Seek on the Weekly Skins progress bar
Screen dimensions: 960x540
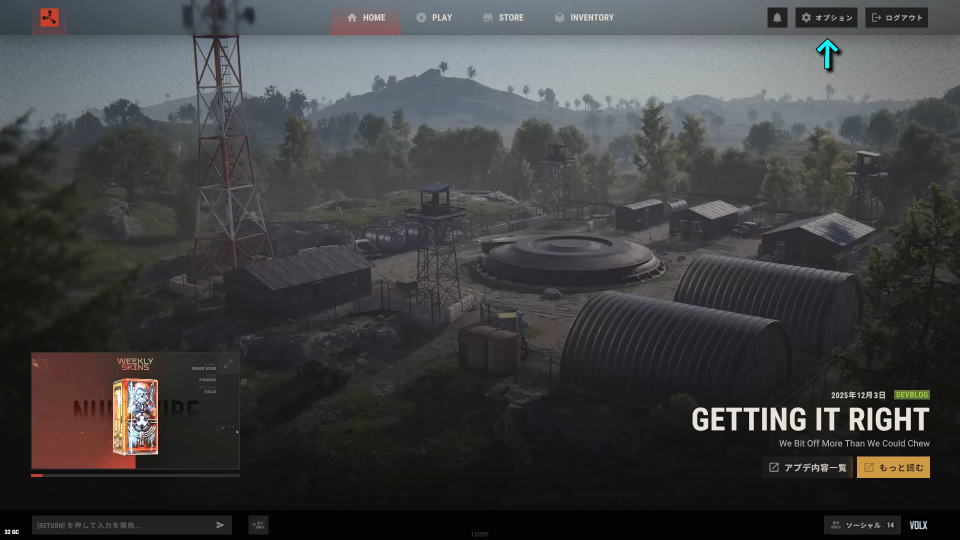[135, 475]
